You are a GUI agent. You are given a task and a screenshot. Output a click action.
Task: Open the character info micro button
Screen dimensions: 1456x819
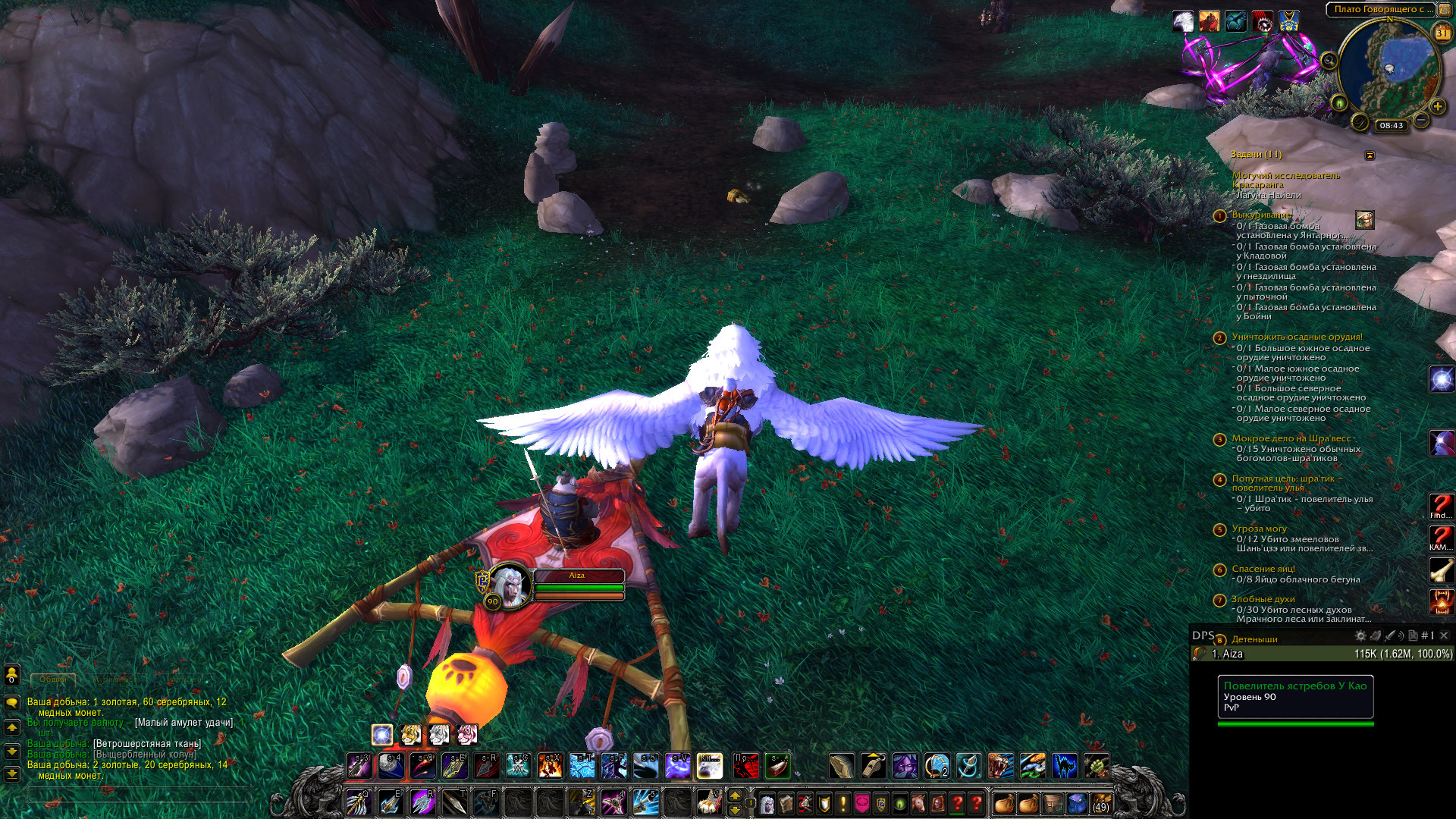click(767, 802)
